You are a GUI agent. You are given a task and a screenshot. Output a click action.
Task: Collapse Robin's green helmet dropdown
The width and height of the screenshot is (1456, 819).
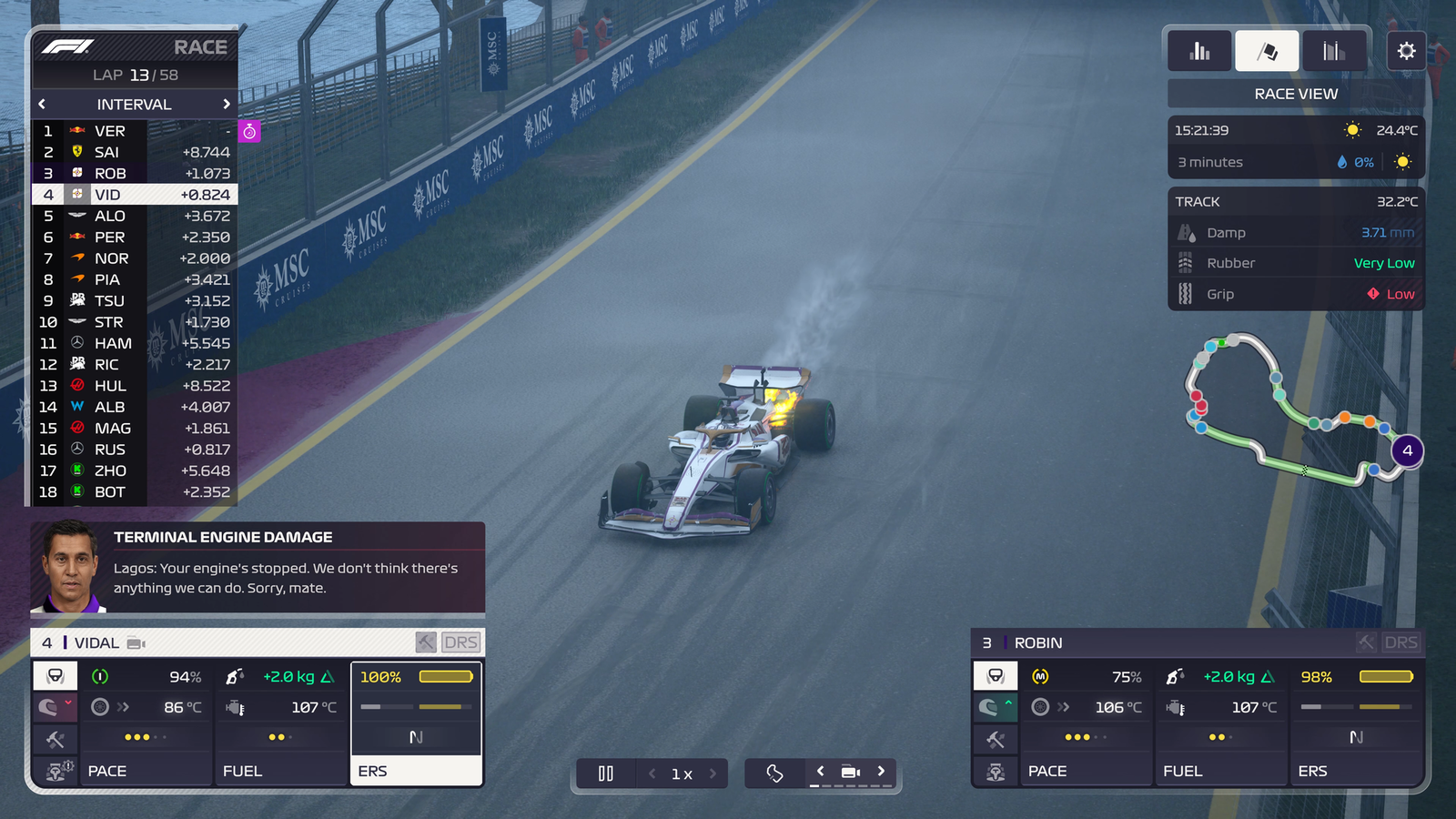[x=995, y=707]
